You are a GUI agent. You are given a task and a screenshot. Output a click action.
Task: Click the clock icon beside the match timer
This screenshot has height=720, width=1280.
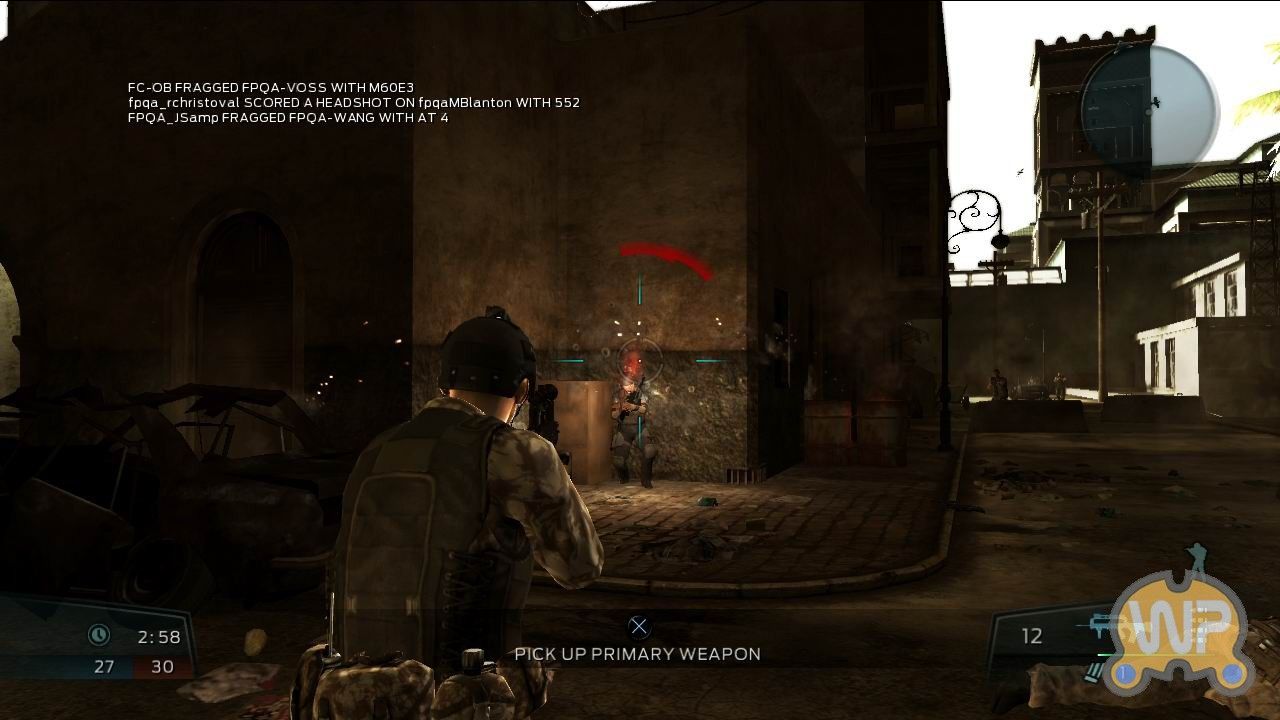99,634
